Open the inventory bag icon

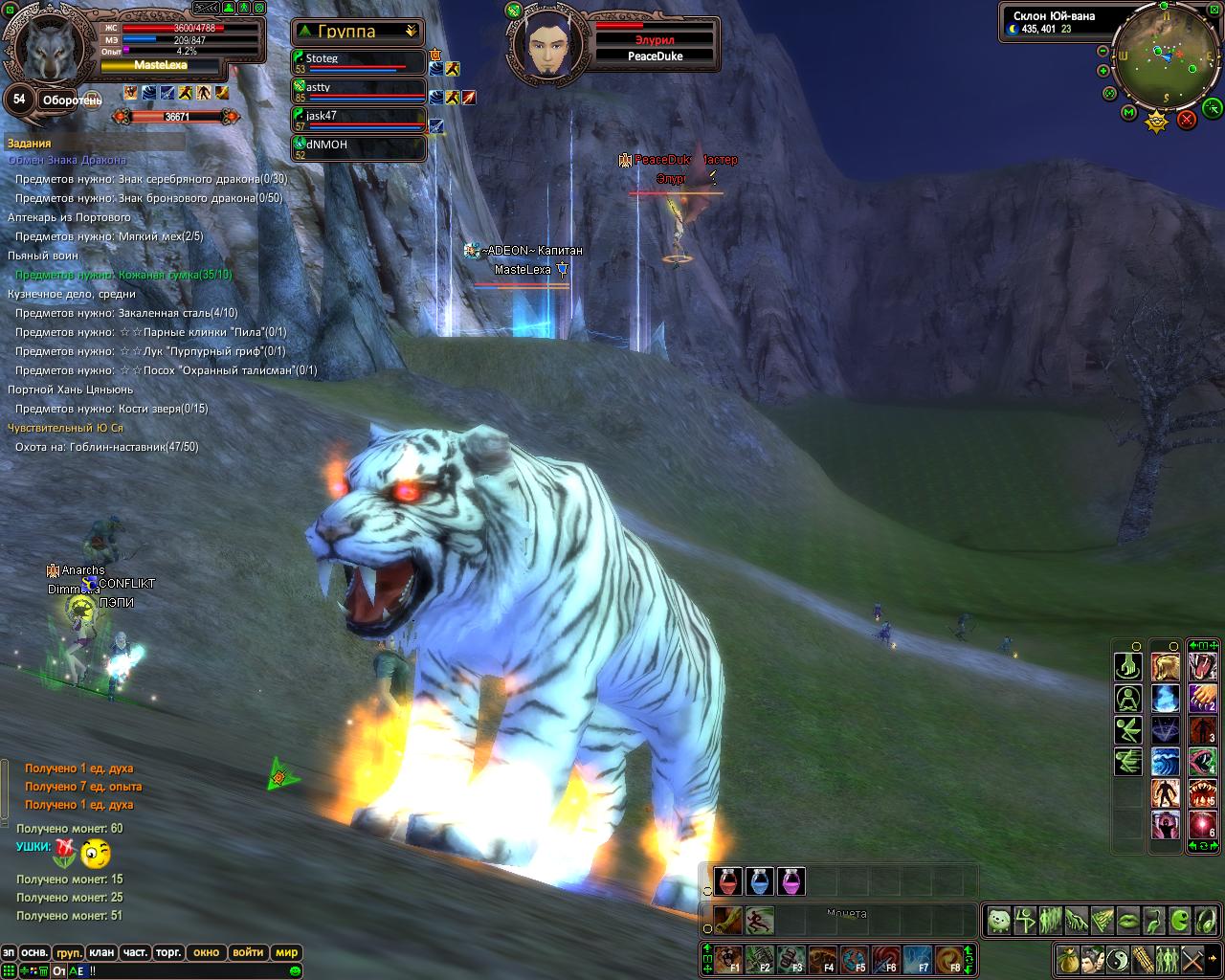pyautogui.click(x=1068, y=958)
